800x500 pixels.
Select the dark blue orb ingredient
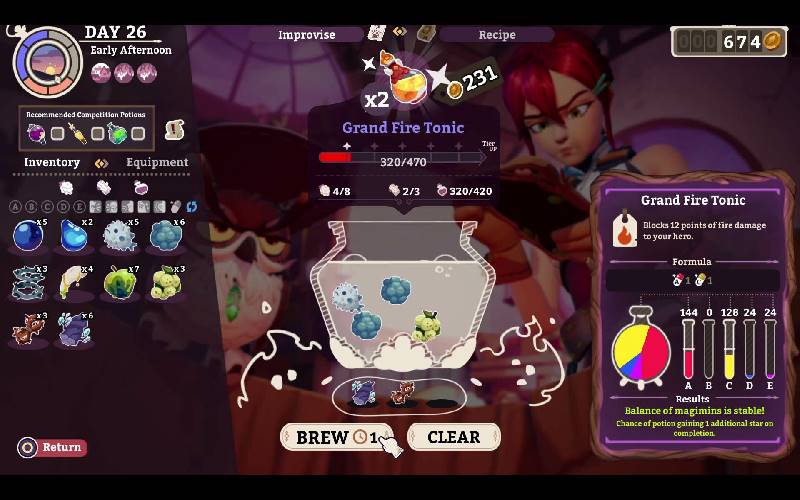27,236
